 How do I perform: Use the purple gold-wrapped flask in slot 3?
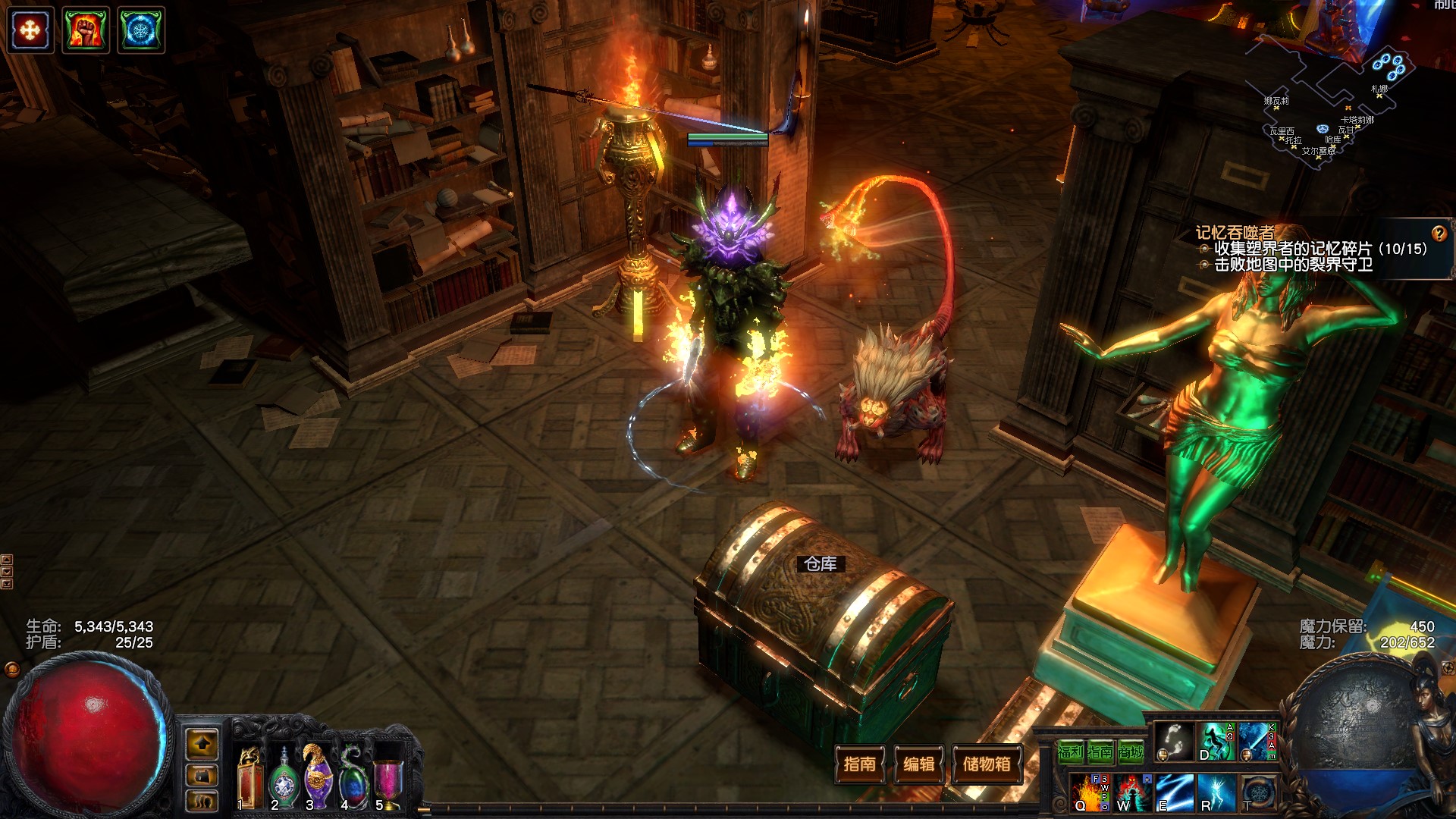click(x=318, y=777)
